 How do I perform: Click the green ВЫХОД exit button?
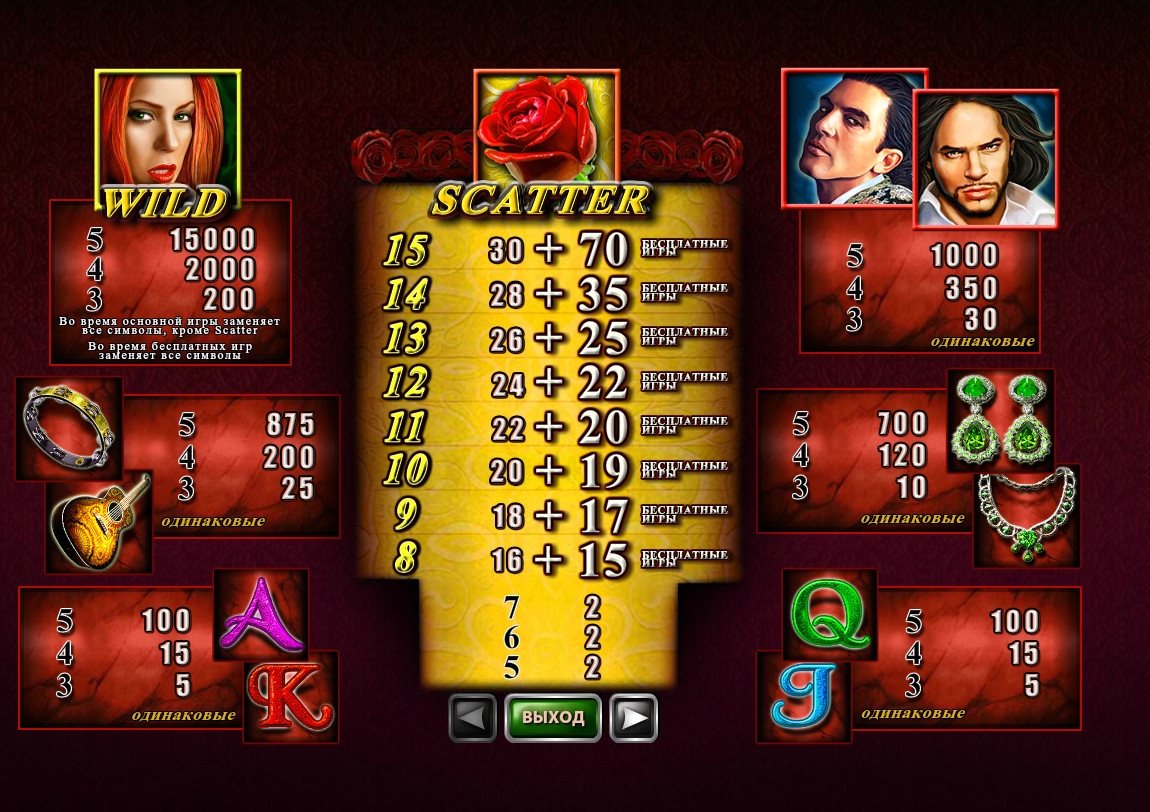[553, 717]
